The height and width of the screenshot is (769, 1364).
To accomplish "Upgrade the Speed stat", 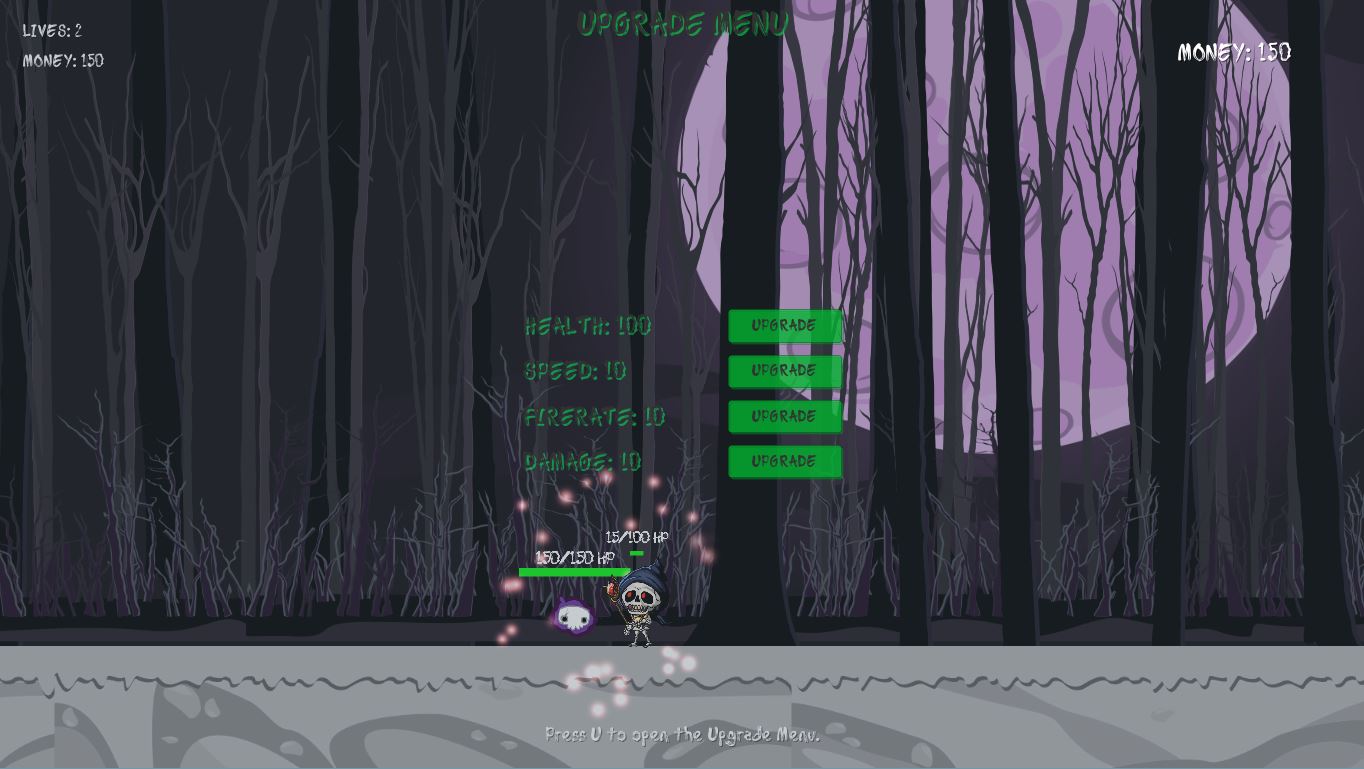I will (x=785, y=371).
